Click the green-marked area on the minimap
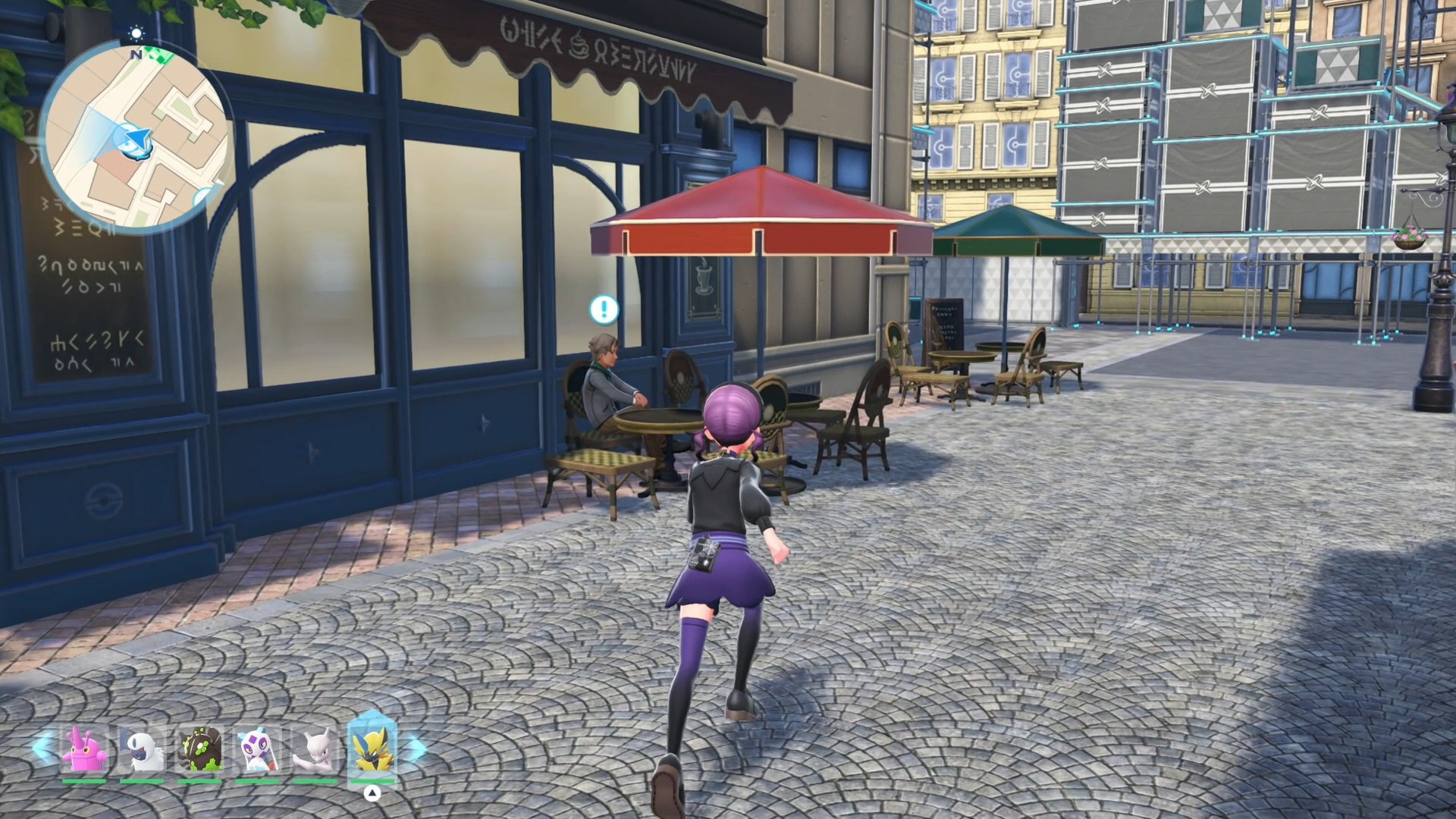The width and height of the screenshot is (1456, 819). (x=160, y=55)
